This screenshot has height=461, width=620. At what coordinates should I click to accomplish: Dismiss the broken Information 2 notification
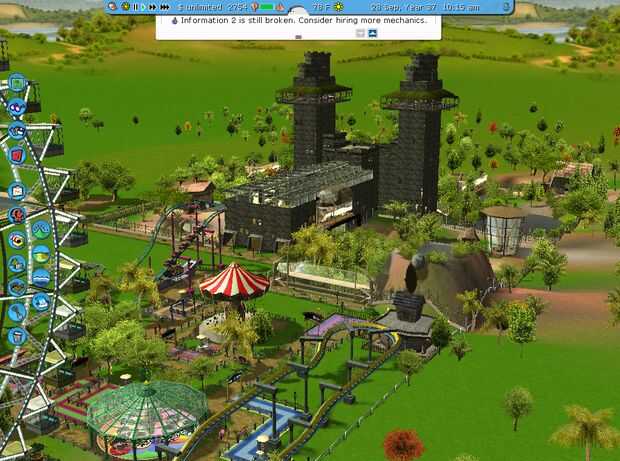360,33
